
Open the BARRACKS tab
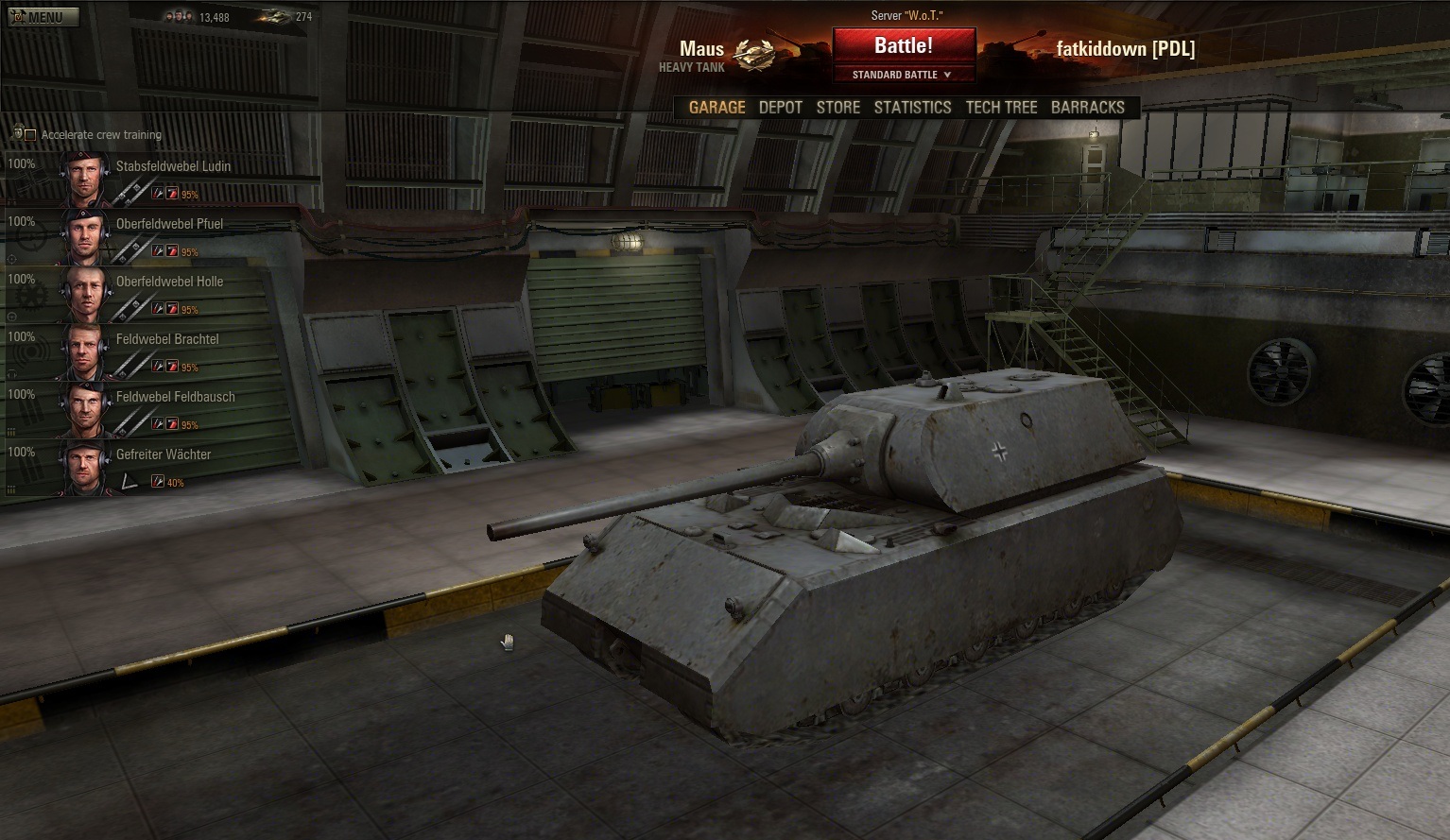pos(1088,107)
